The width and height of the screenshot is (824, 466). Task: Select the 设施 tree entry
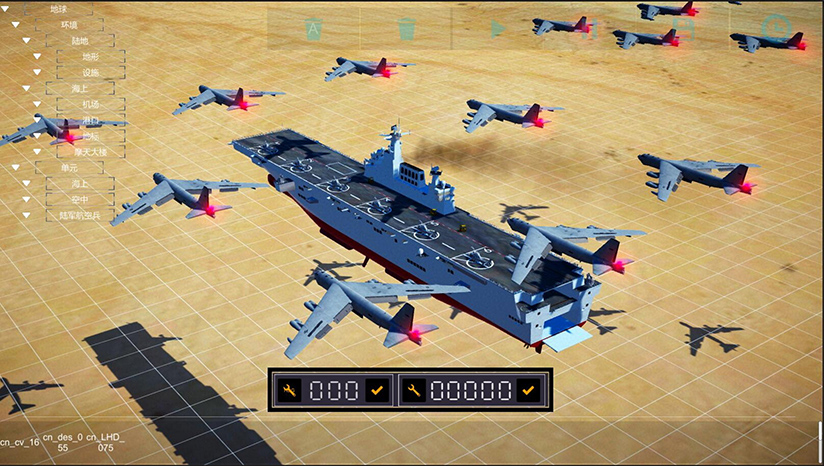pyautogui.click(x=91, y=73)
